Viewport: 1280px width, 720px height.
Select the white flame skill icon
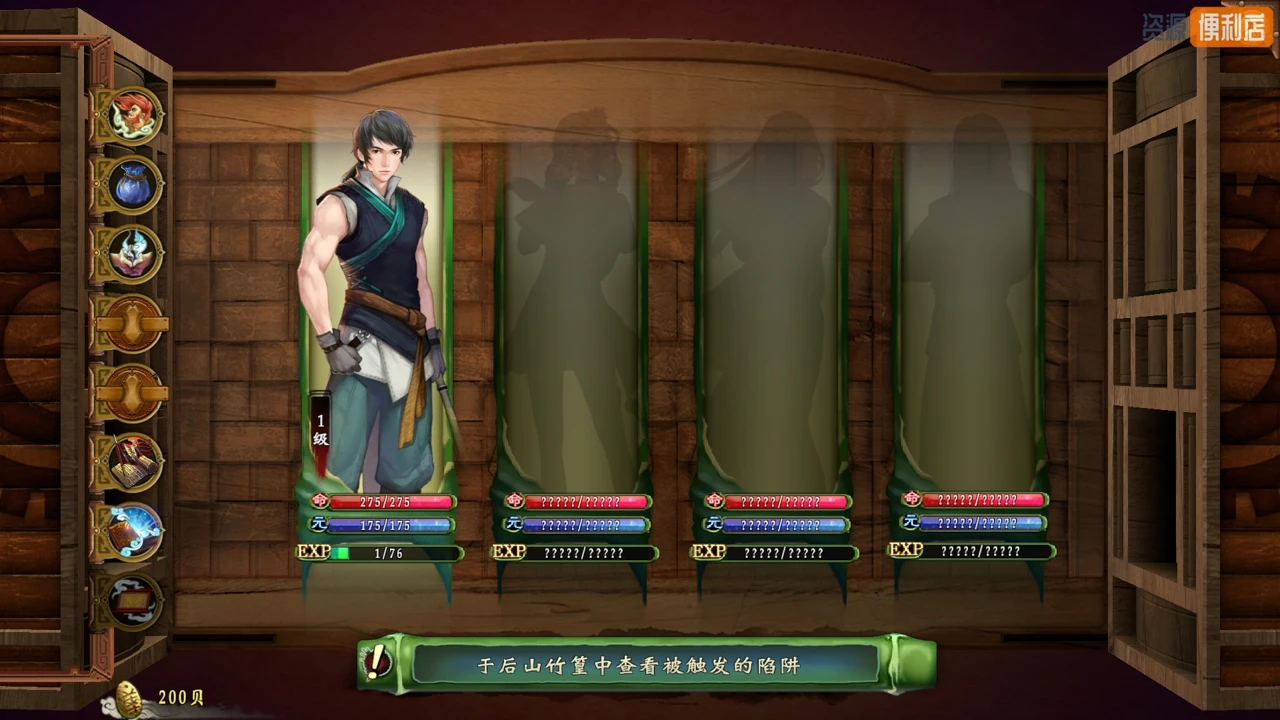click(x=133, y=254)
